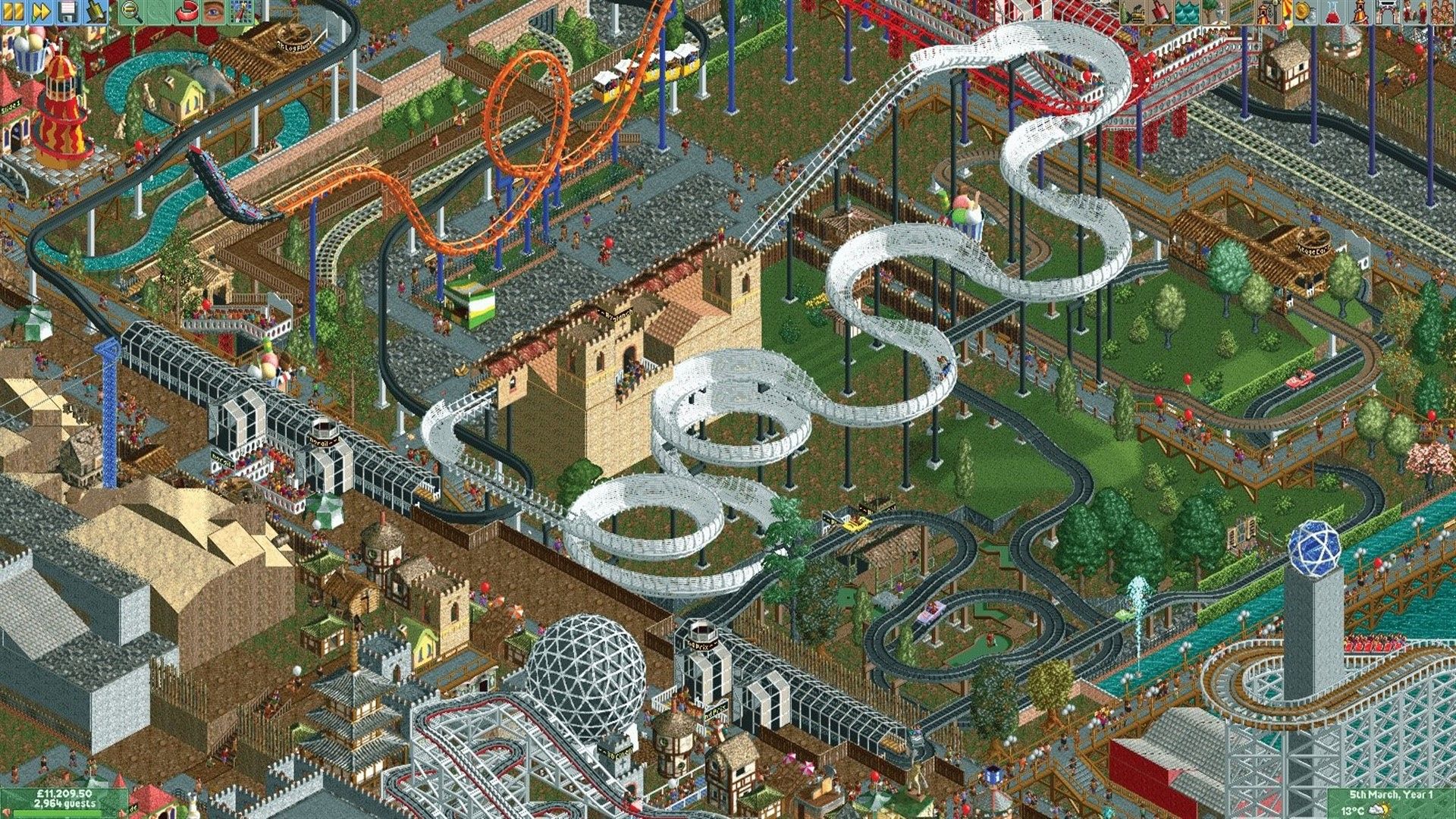Select the Clear Scenery bulldozer tool
The height and width of the screenshot is (819, 1456).
(1134, 11)
